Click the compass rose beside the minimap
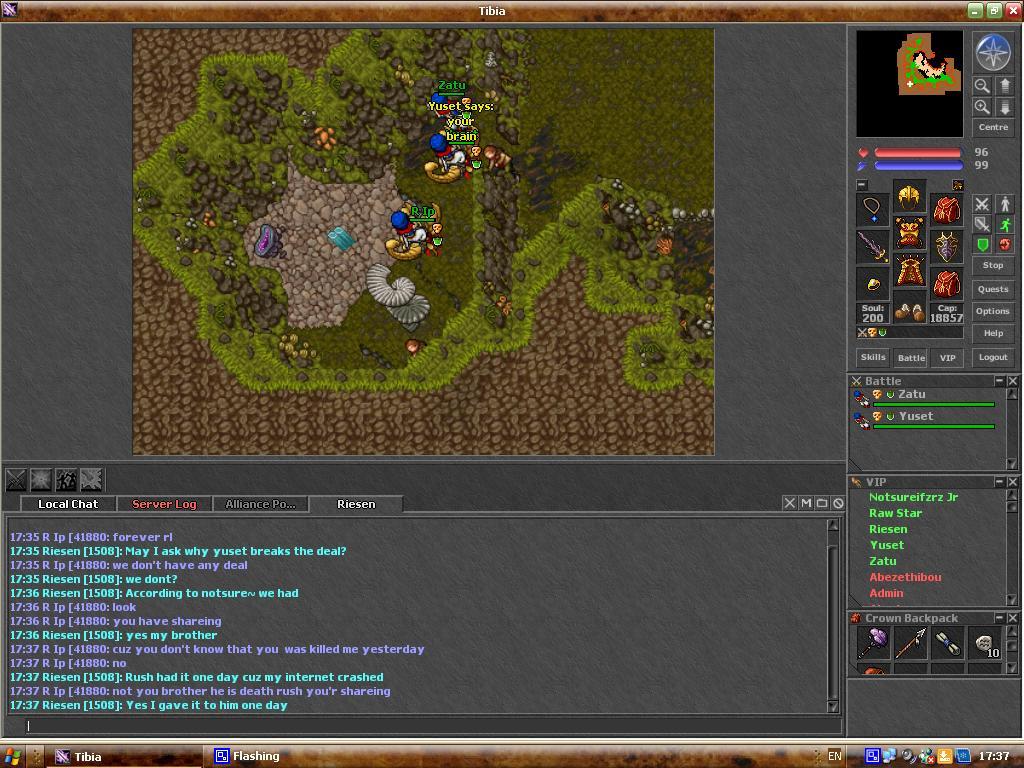Image resolution: width=1024 pixels, height=768 pixels. tap(992, 53)
